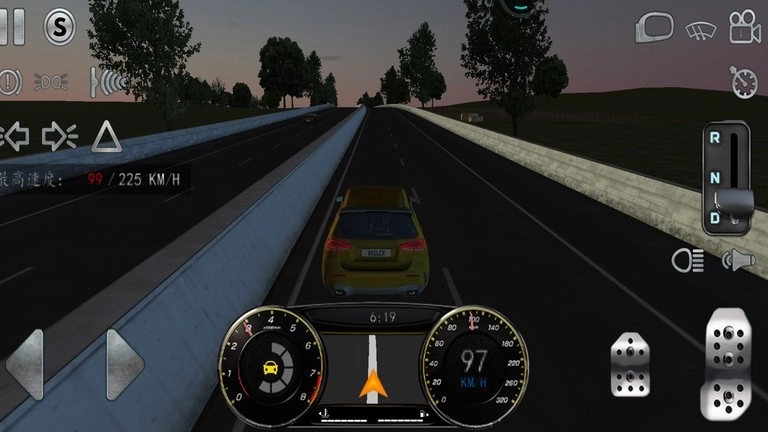Tap the round S button
The width and height of the screenshot is (768, 432).
(x=60, y=27)
